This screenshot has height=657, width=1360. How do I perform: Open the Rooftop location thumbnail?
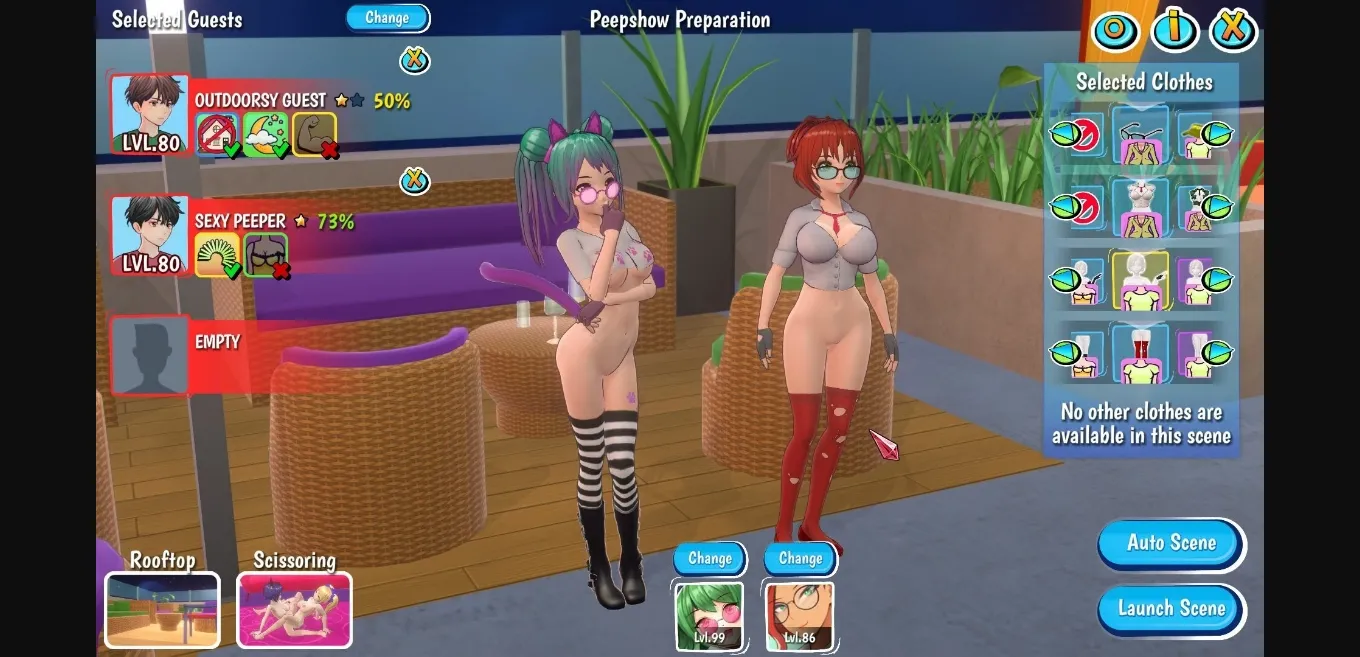(162, 609)
